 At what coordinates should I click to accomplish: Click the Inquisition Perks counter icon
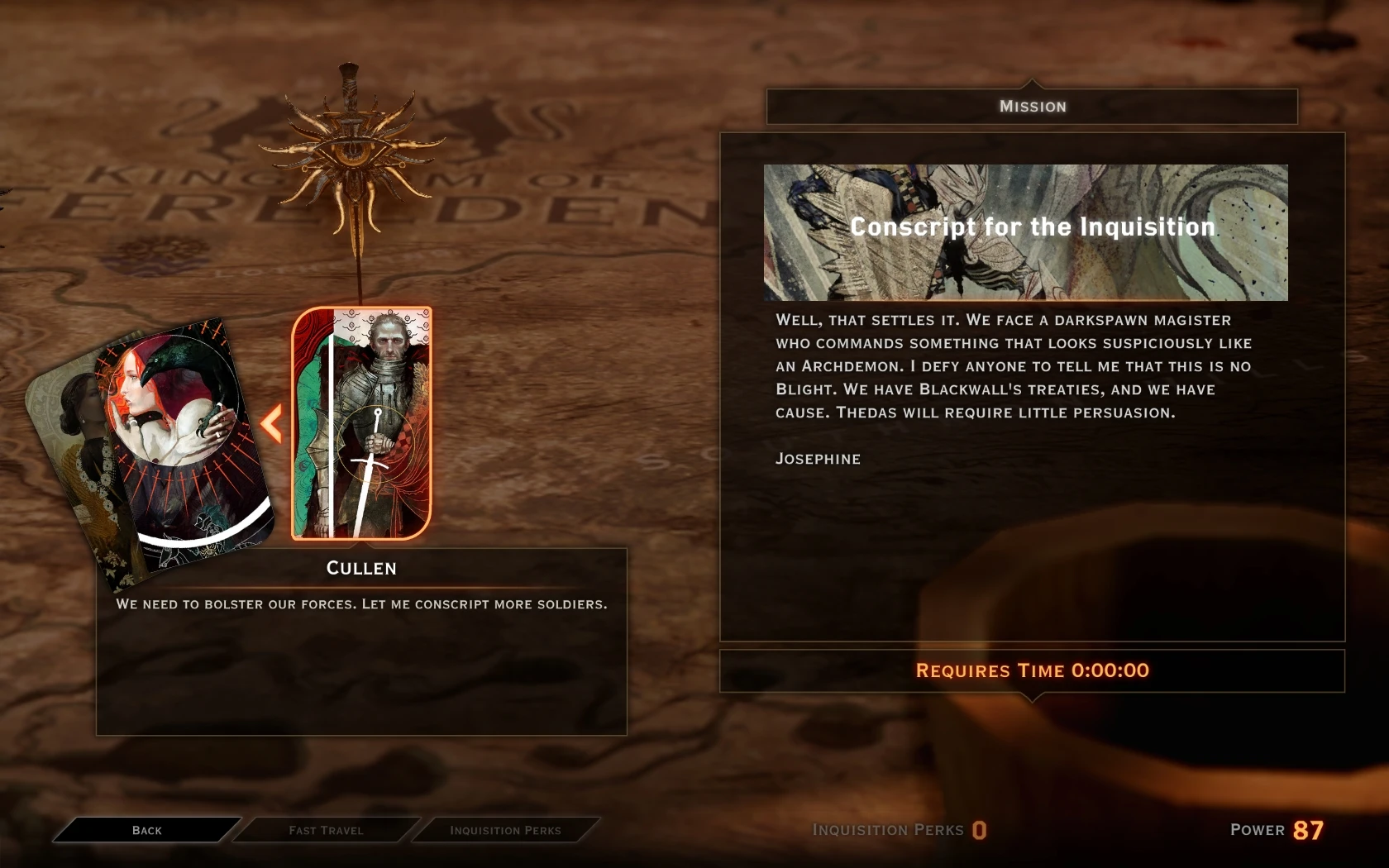click(982, 832)
